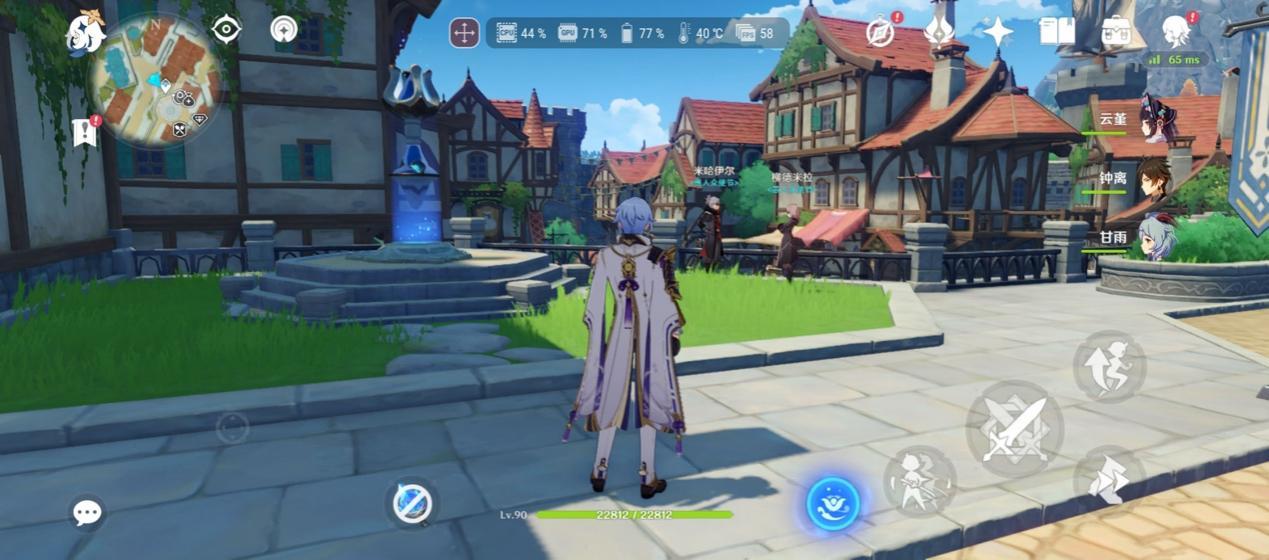Open the Adventurer Handbook book icon
Screen dimensions: 1269x560
1056,32
